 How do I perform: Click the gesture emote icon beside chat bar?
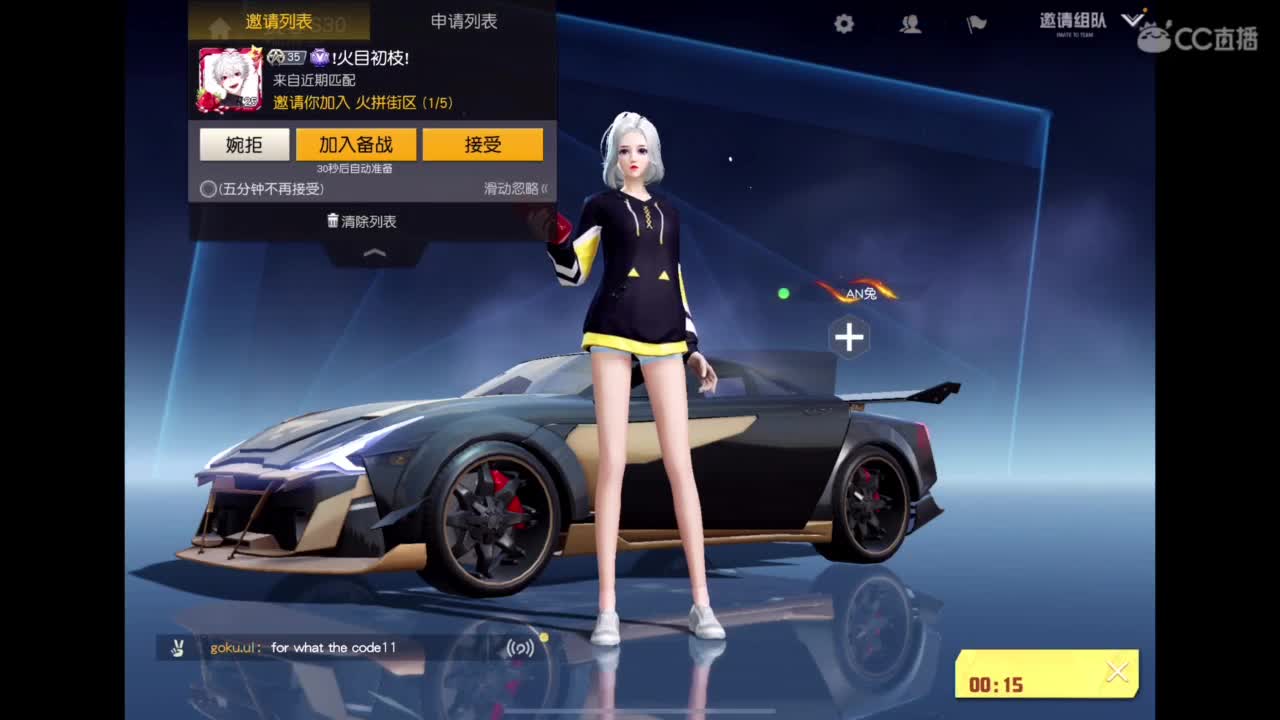178,647
